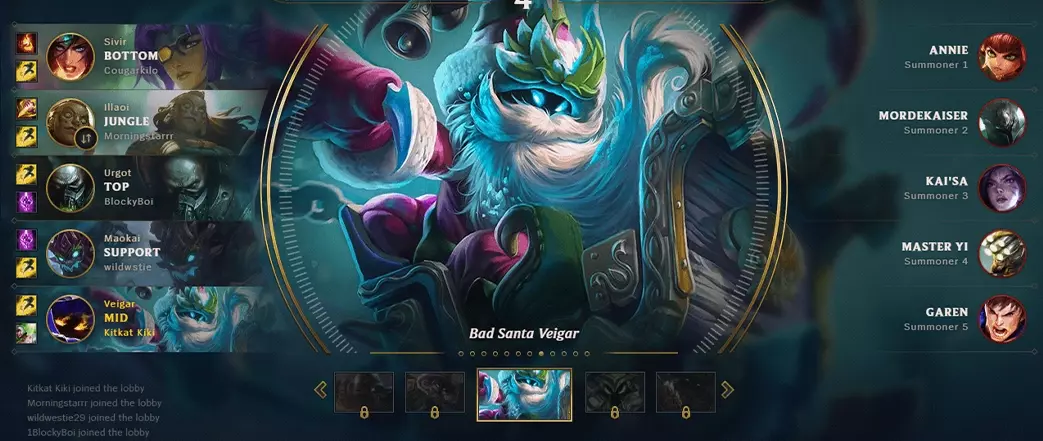Select Urgot's TOP champion portrait
This screenshot has width=1043, height=441.
(70, 188)
